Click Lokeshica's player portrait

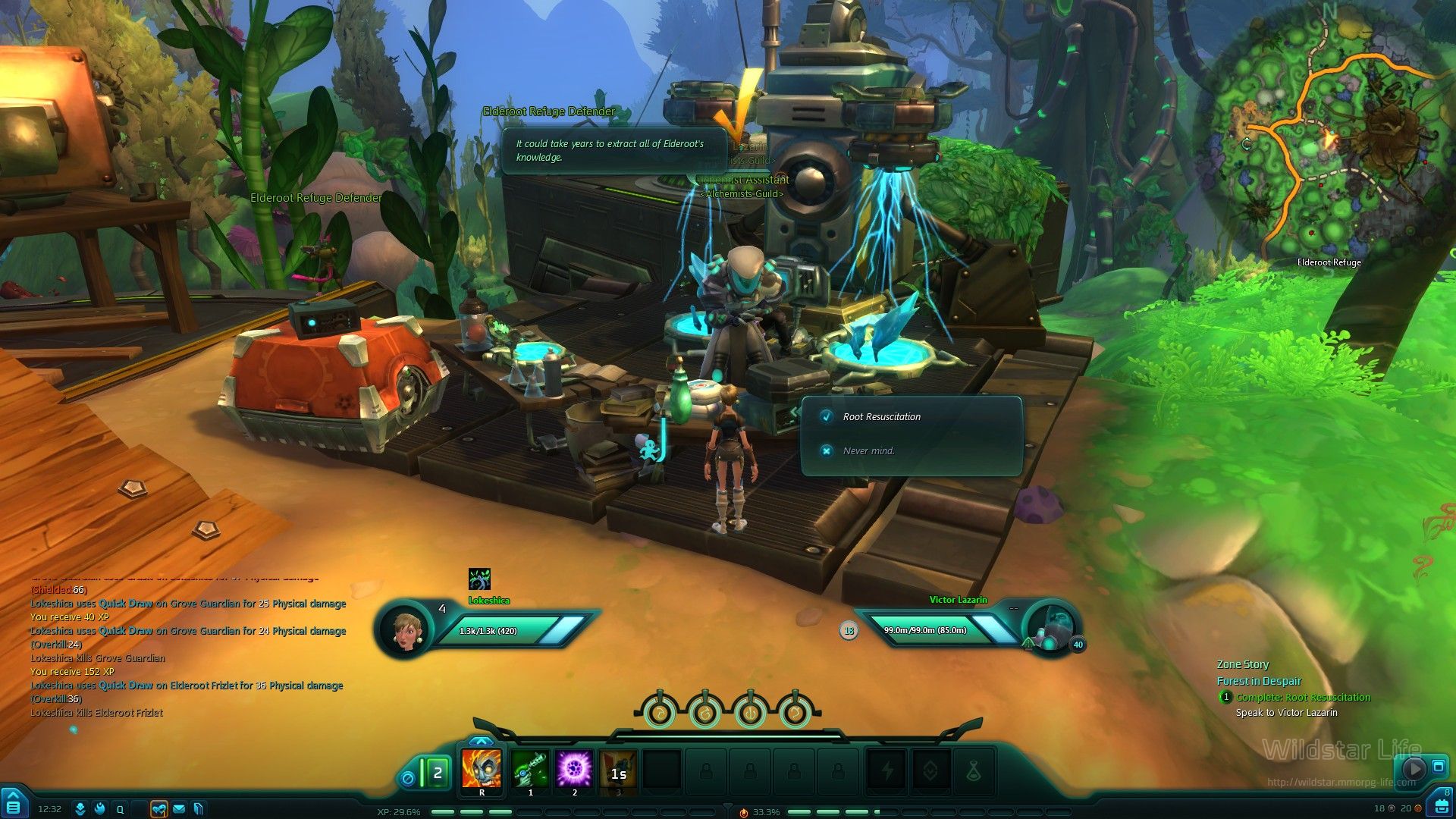coord(406,629)
